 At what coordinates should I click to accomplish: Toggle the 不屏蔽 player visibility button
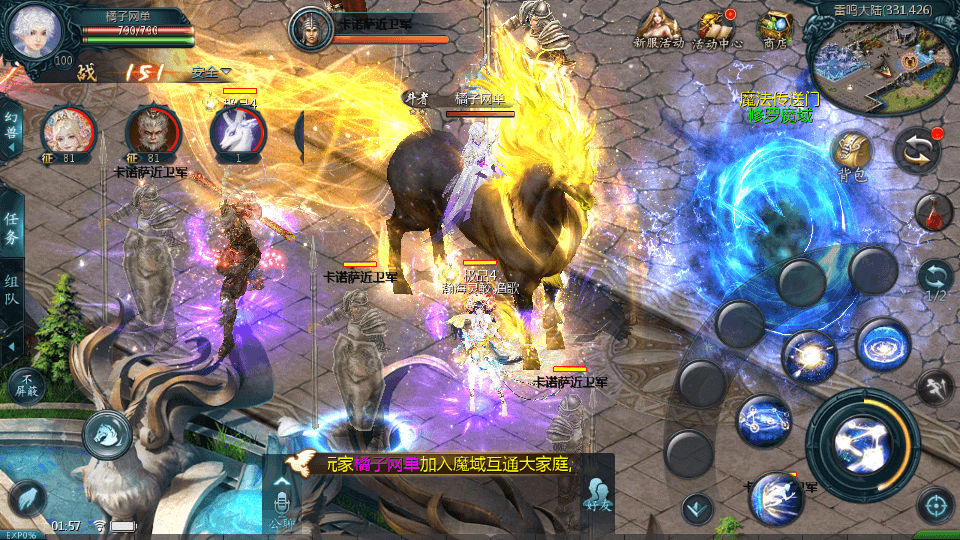coord(26,384)
